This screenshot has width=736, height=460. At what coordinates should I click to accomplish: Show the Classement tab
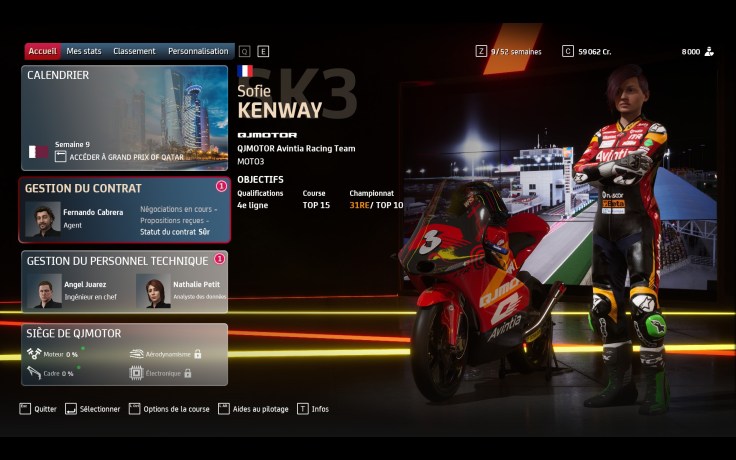pos(134,51)
